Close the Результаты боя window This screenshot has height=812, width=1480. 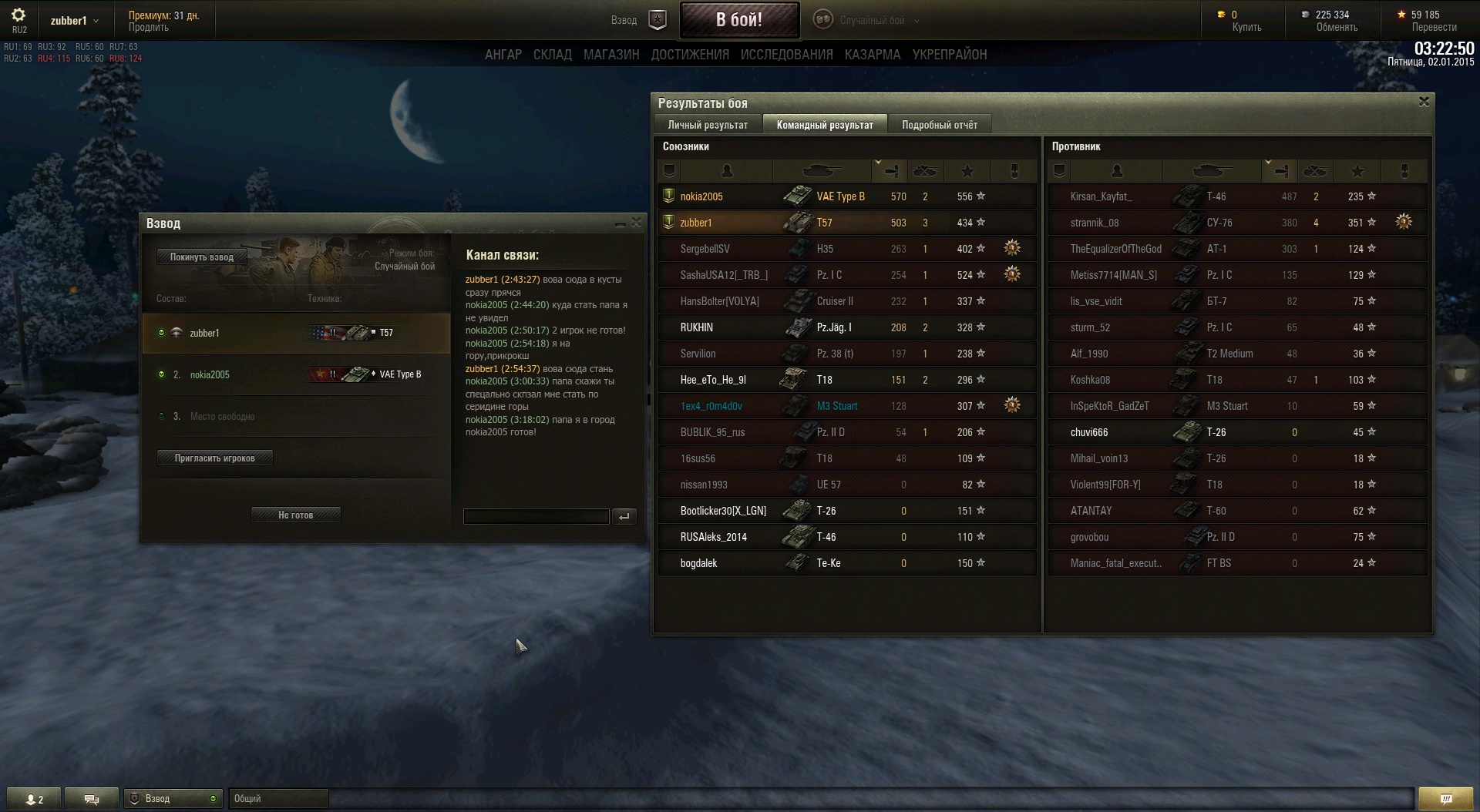[1424, 102]
